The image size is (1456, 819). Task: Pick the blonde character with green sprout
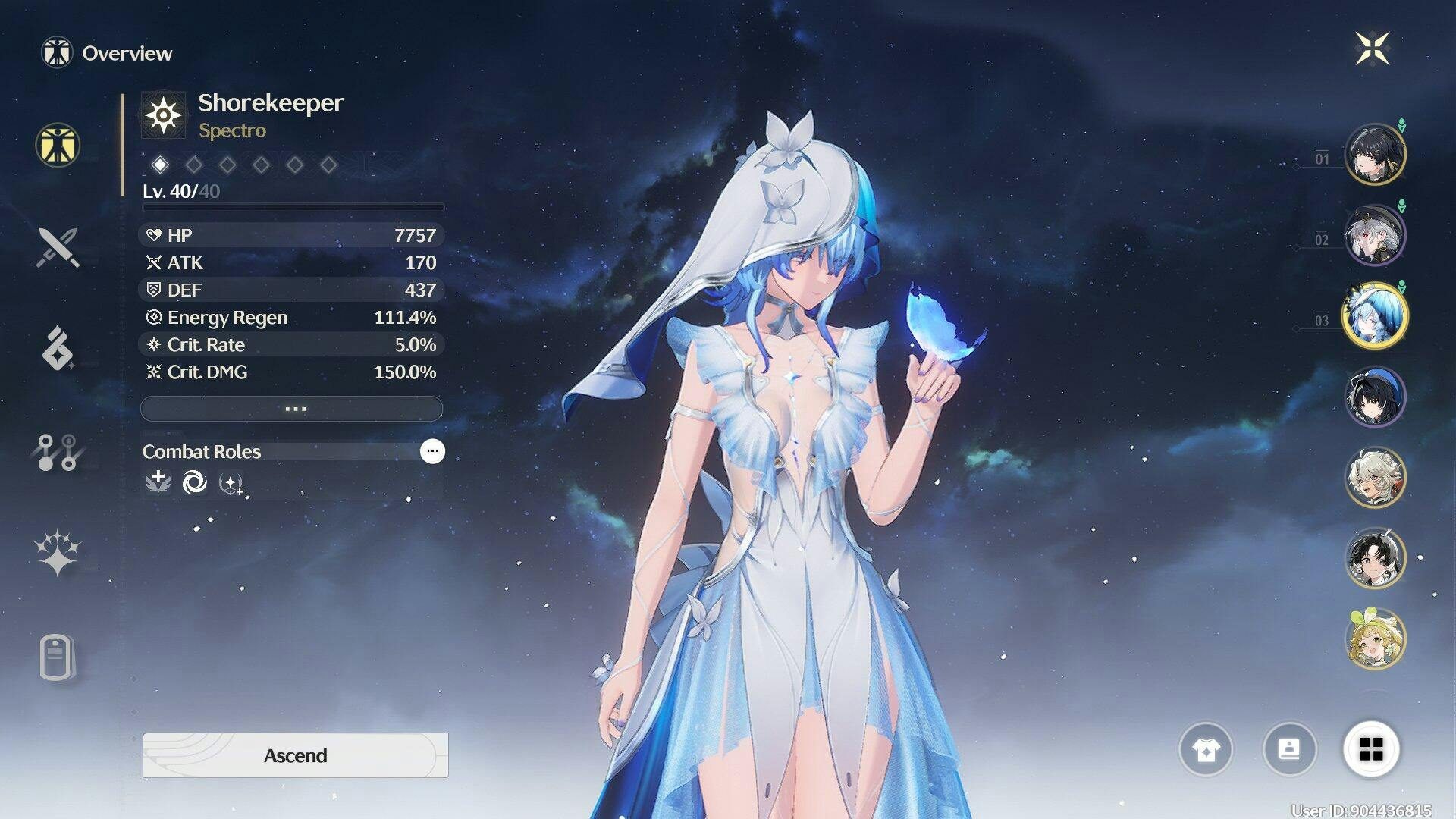coord(1375,639)
